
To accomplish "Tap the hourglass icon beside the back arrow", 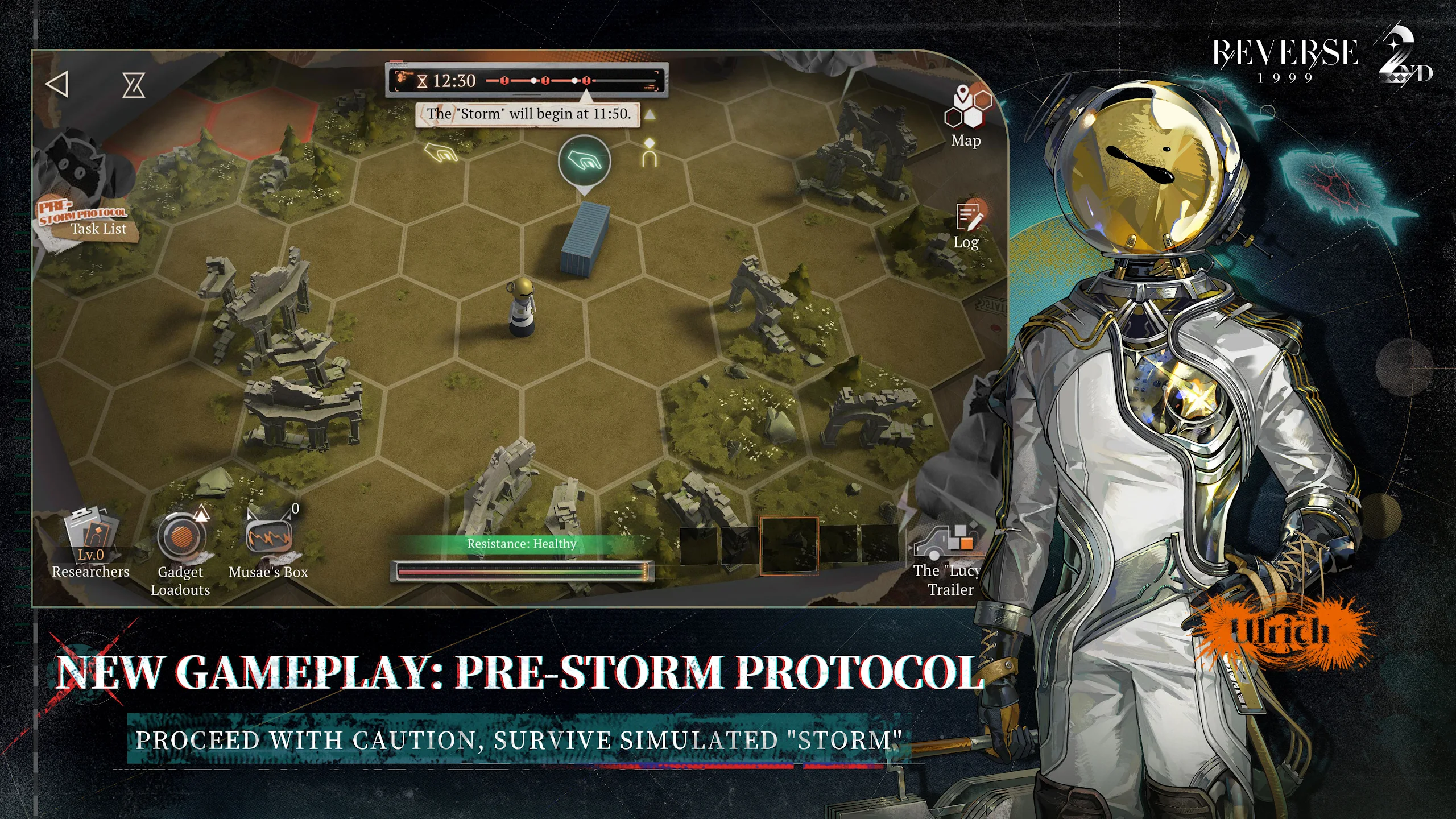I will click(134, 85).
